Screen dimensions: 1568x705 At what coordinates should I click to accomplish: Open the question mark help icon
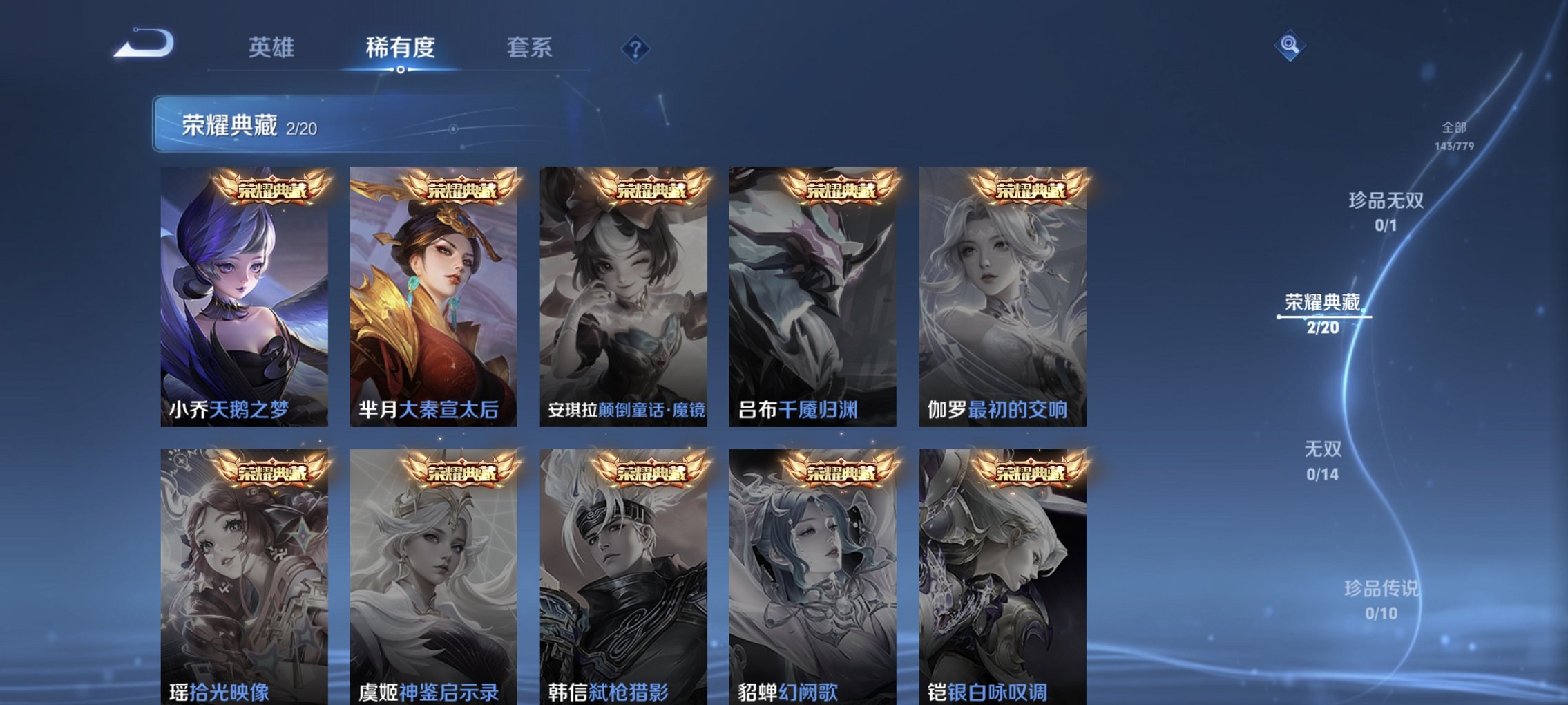coord(638,48)
